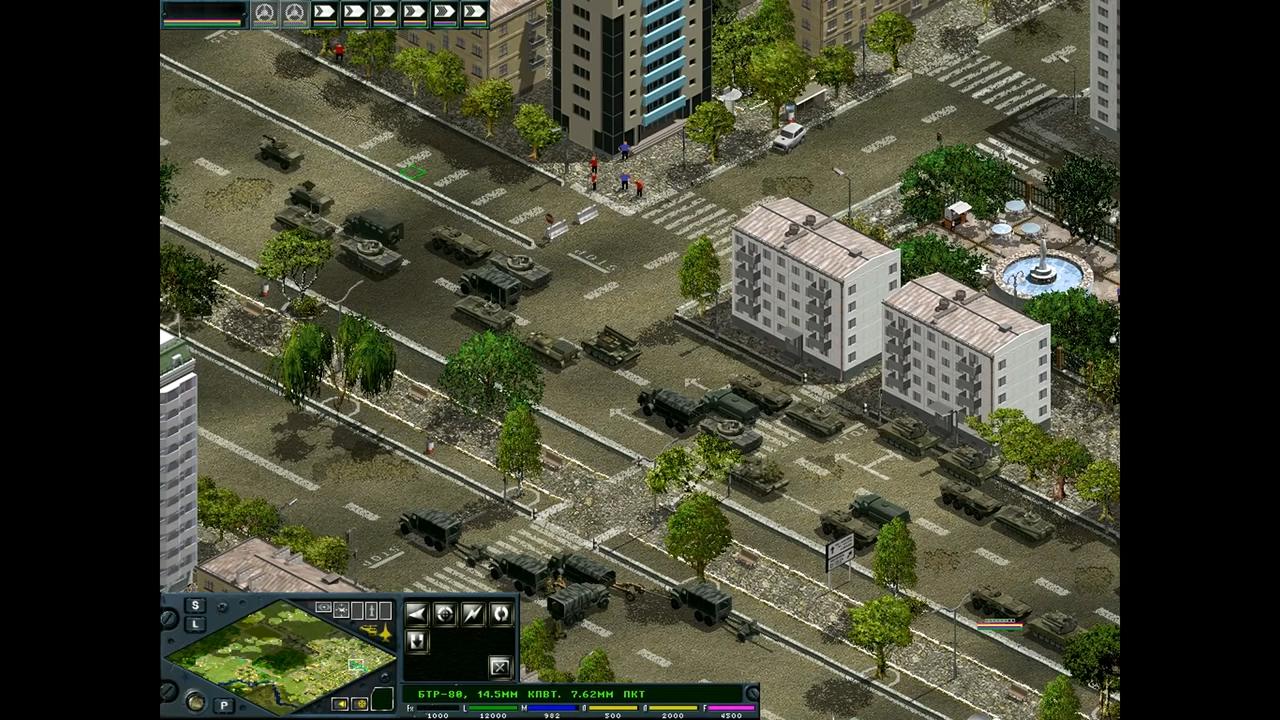1280x720 pixels.
Task: Click the X cancel button in command panel
Action: click(500, 666)
